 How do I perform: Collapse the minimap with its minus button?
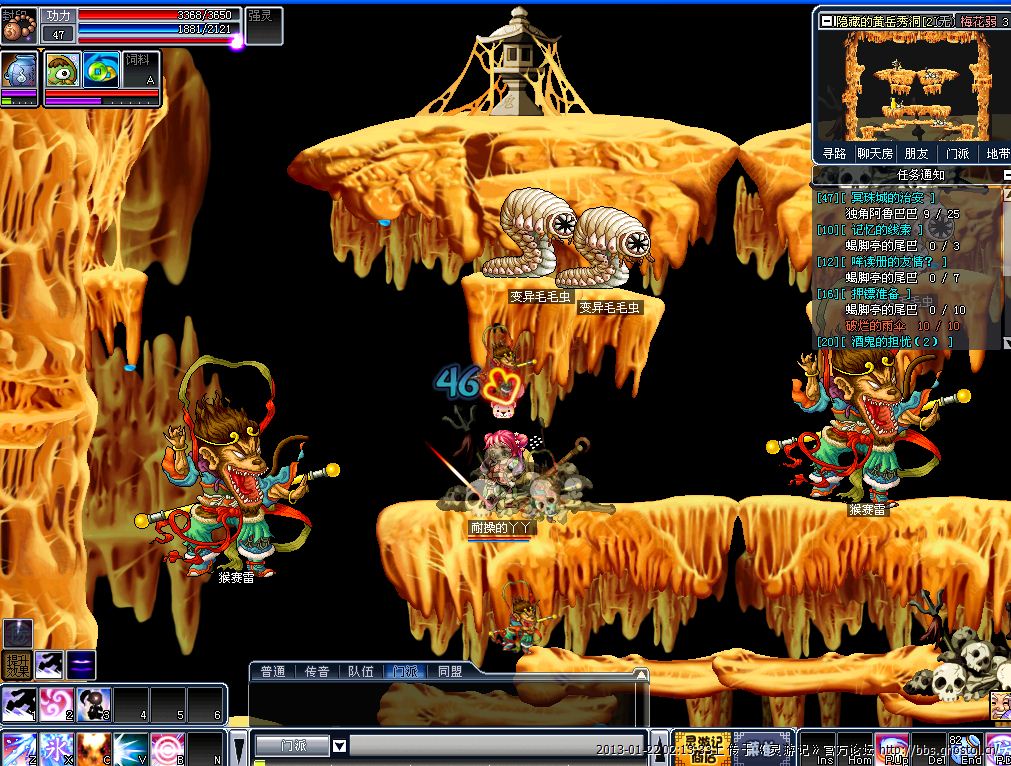[826, 21]
